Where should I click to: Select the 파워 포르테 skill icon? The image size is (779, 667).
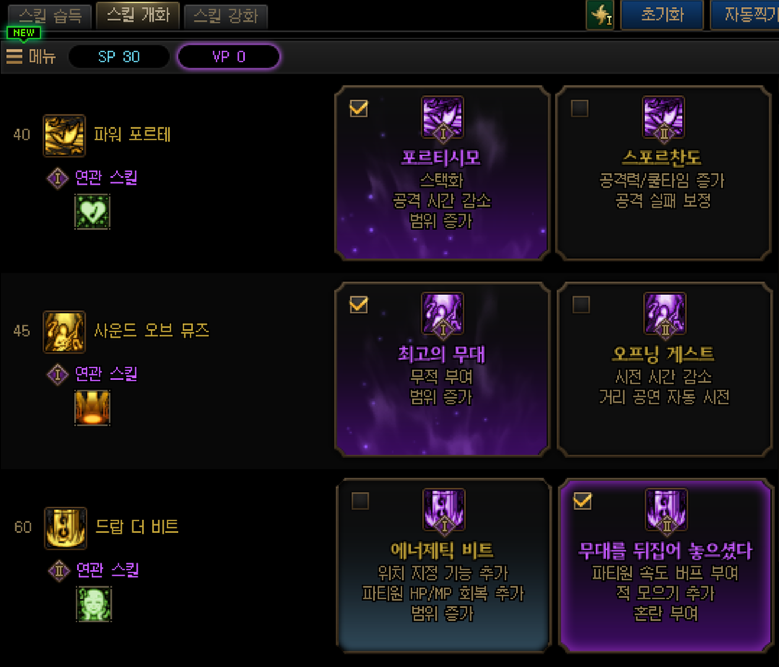click(64, 135)
